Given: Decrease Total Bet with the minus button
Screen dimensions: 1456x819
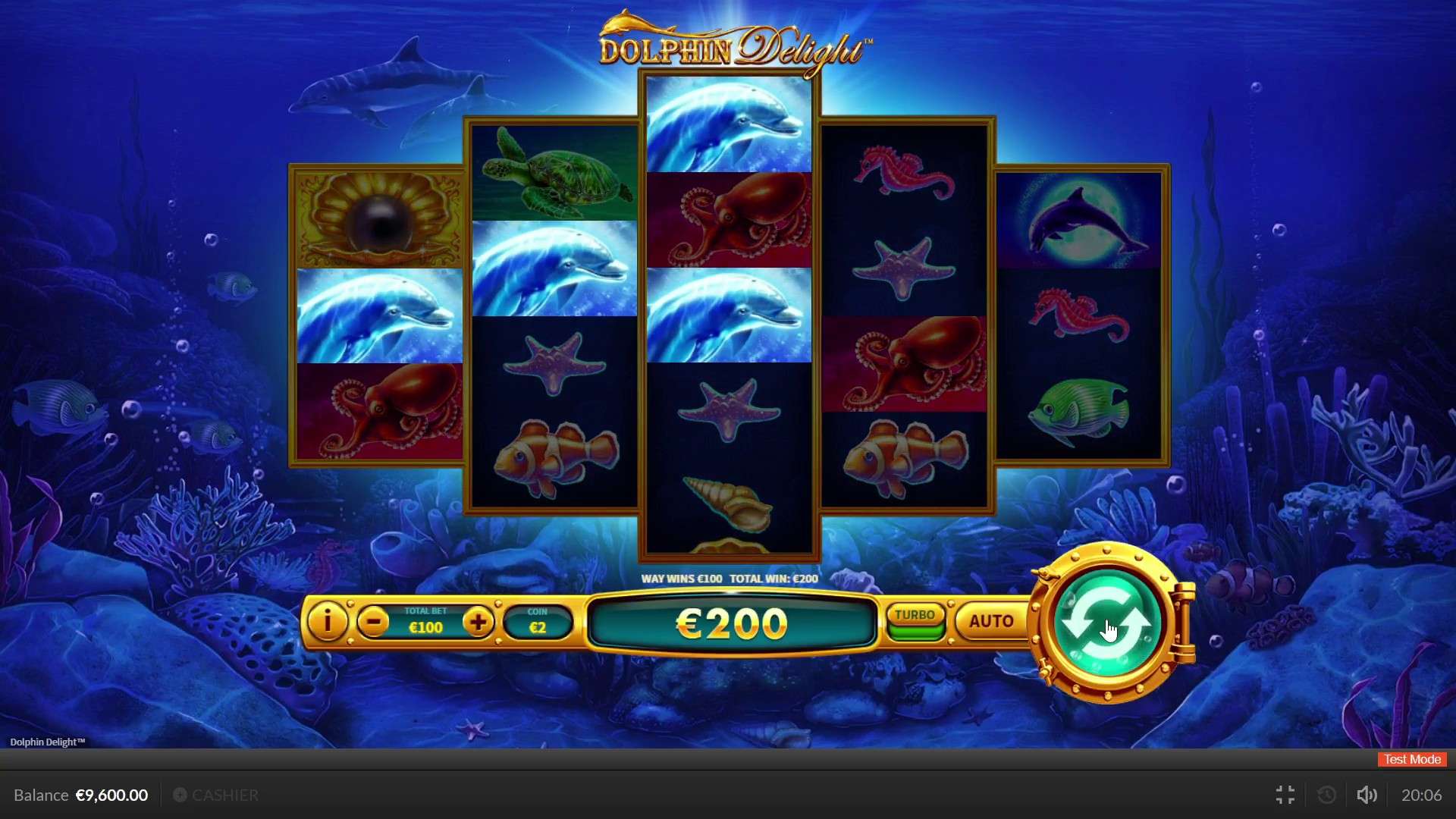Looking at the screenshot, I should tap(375, 622).
